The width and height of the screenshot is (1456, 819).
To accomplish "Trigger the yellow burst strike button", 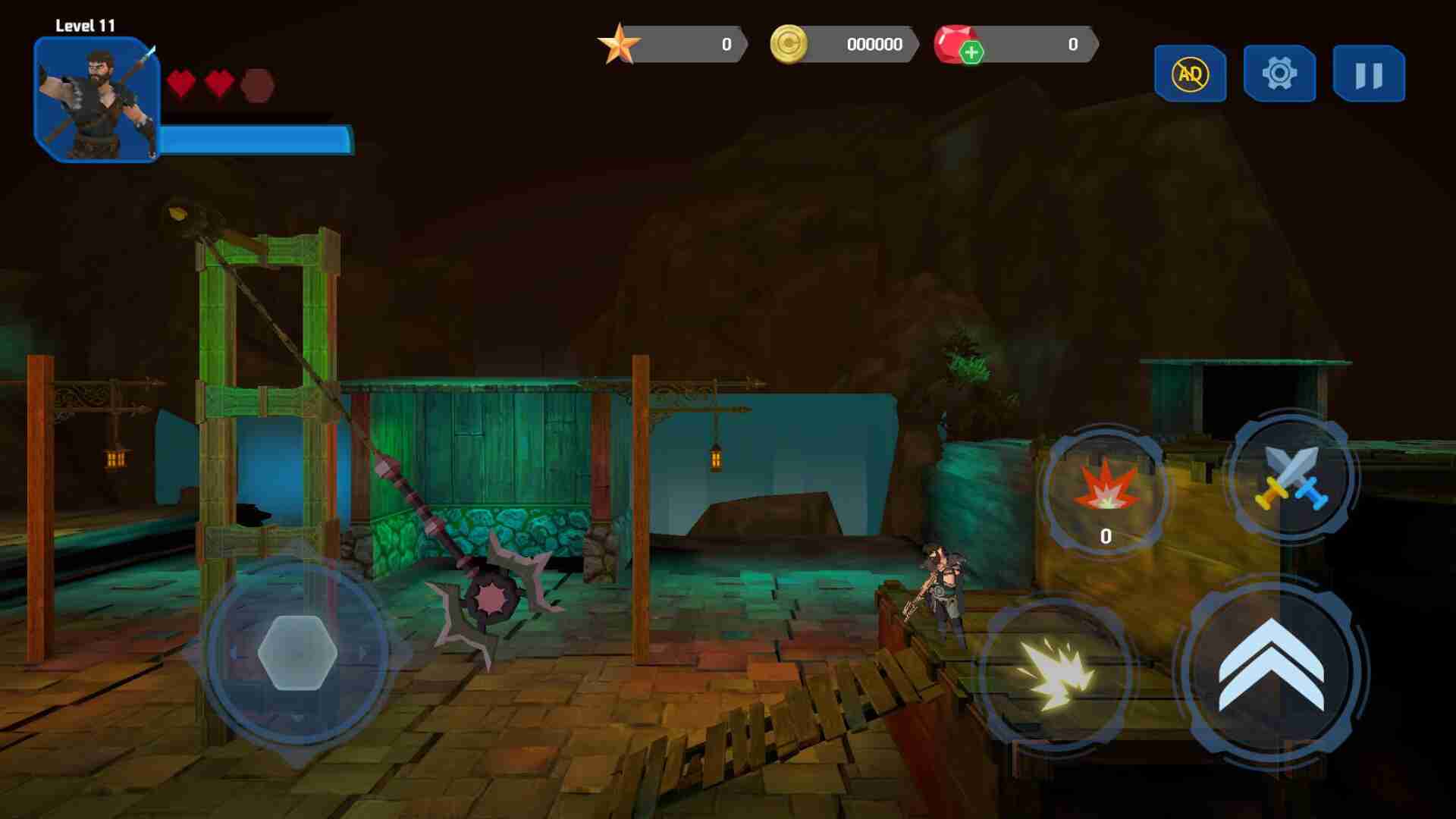I will (1056, 673).
